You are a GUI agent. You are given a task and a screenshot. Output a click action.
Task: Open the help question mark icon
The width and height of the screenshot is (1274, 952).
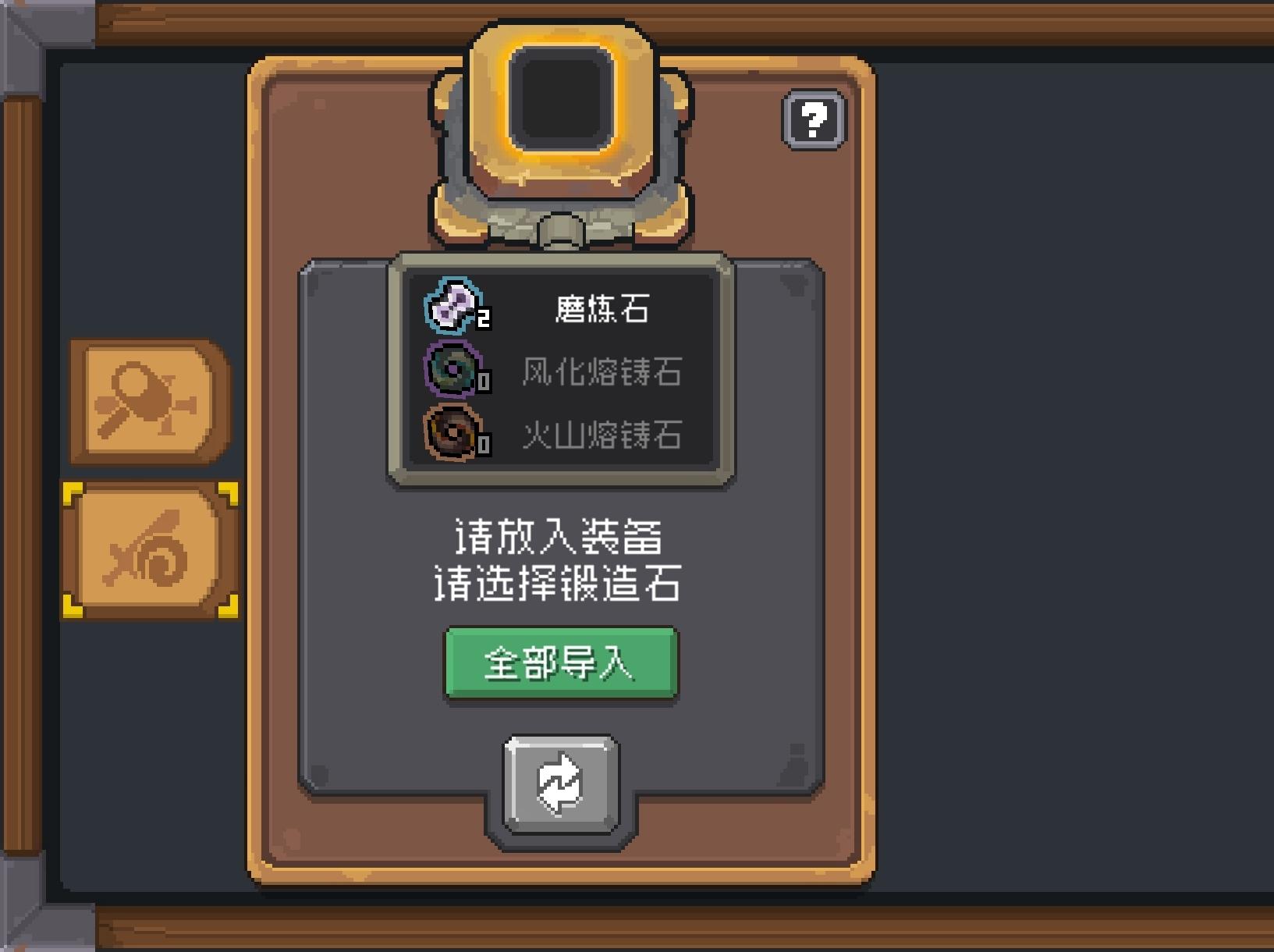(813, 121)
